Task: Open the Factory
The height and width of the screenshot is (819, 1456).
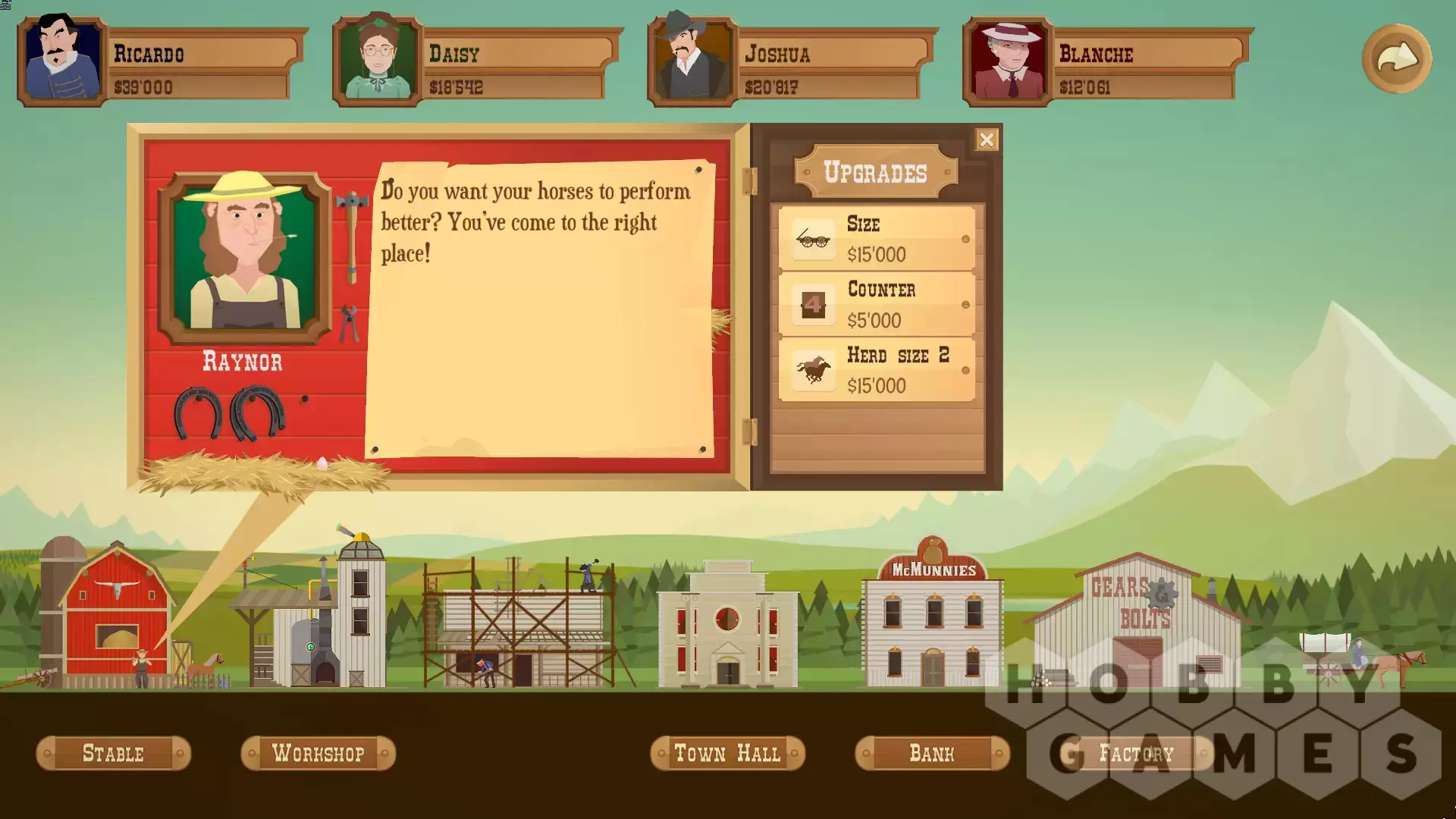Action: (1136, 753)
